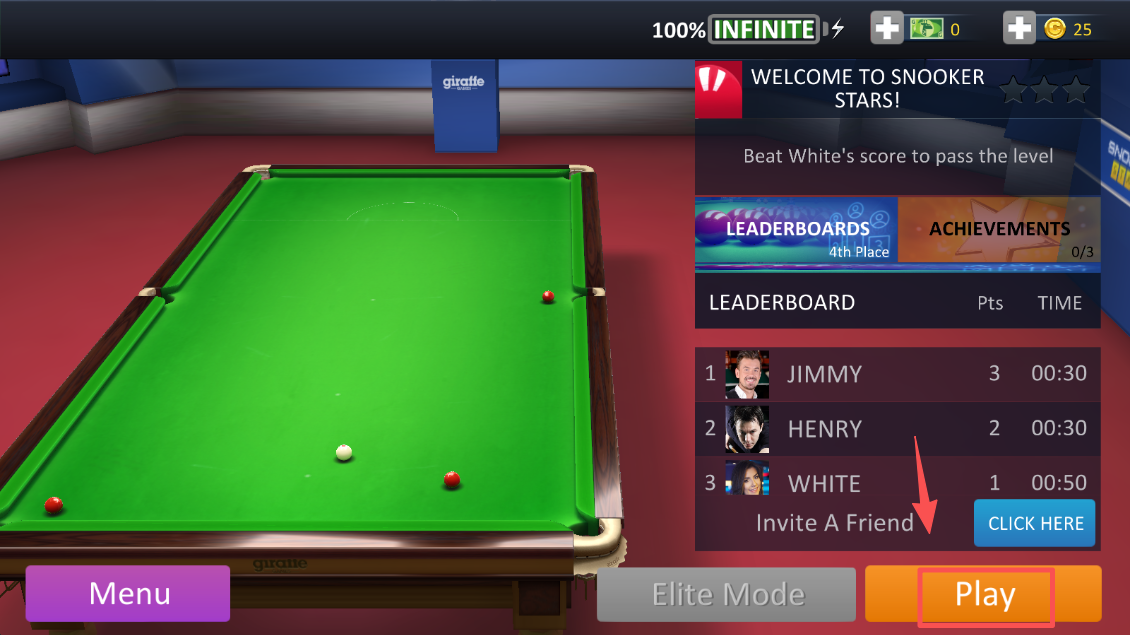Click the blue CLICK HERE invite button
Viewport: 1130px width, 635px height.
point(1035,523)
